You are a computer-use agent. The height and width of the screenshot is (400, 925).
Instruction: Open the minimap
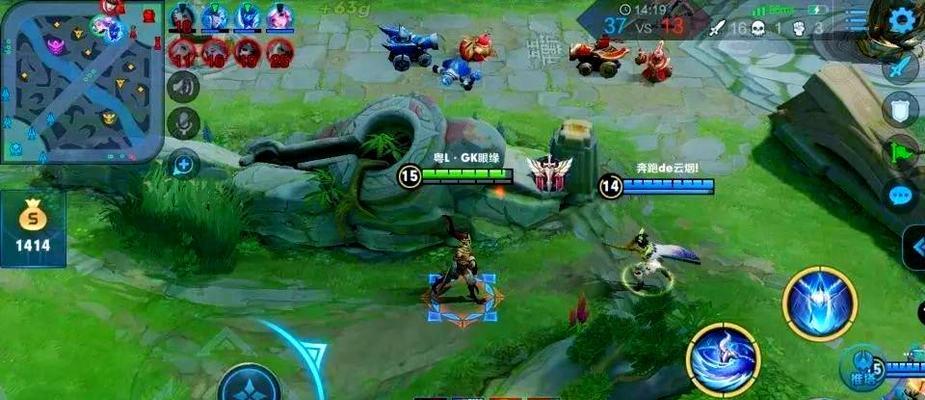82,80
